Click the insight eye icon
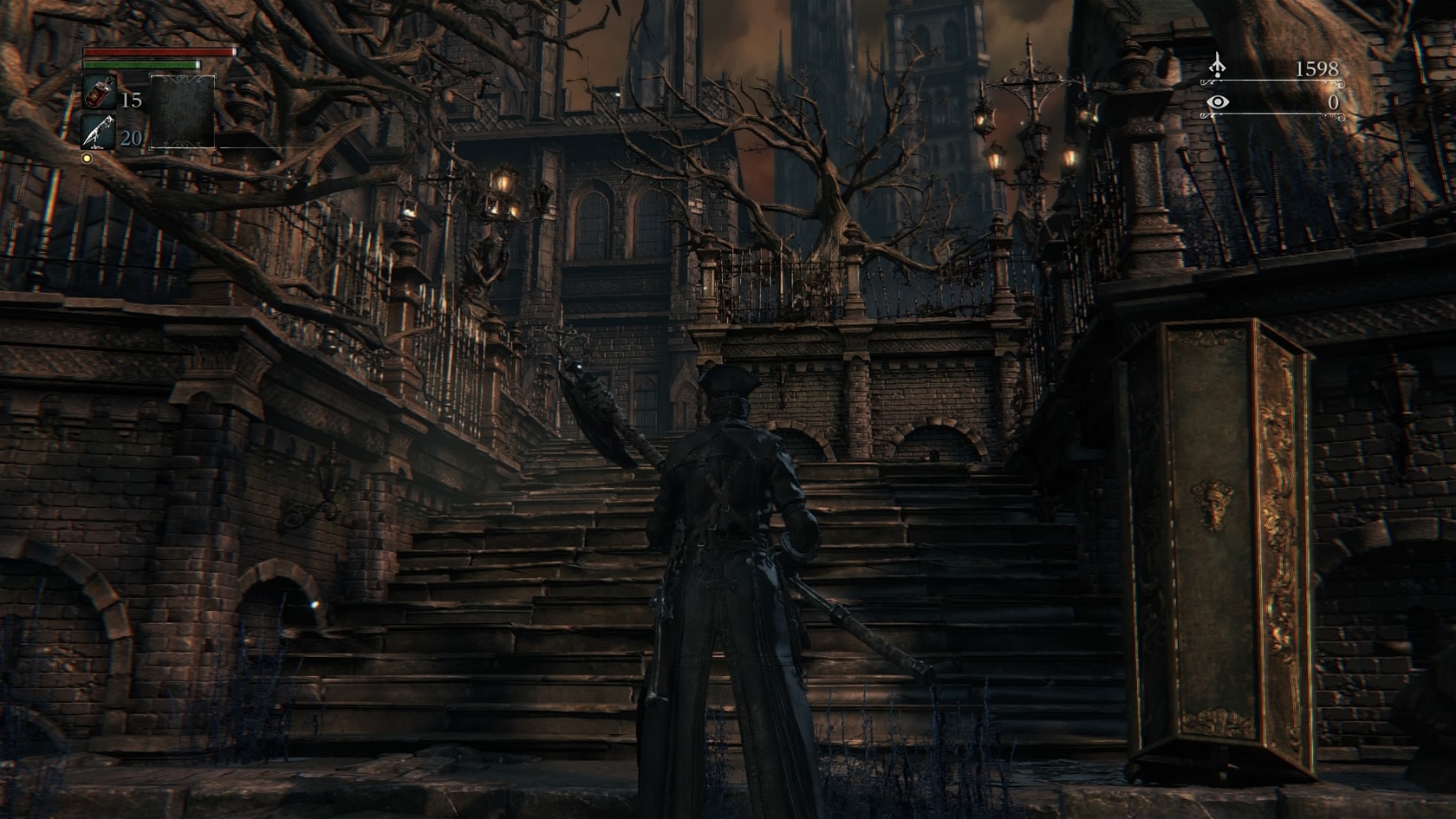1456x819 pixels. pyautogui.click(x=1219, y=103)
